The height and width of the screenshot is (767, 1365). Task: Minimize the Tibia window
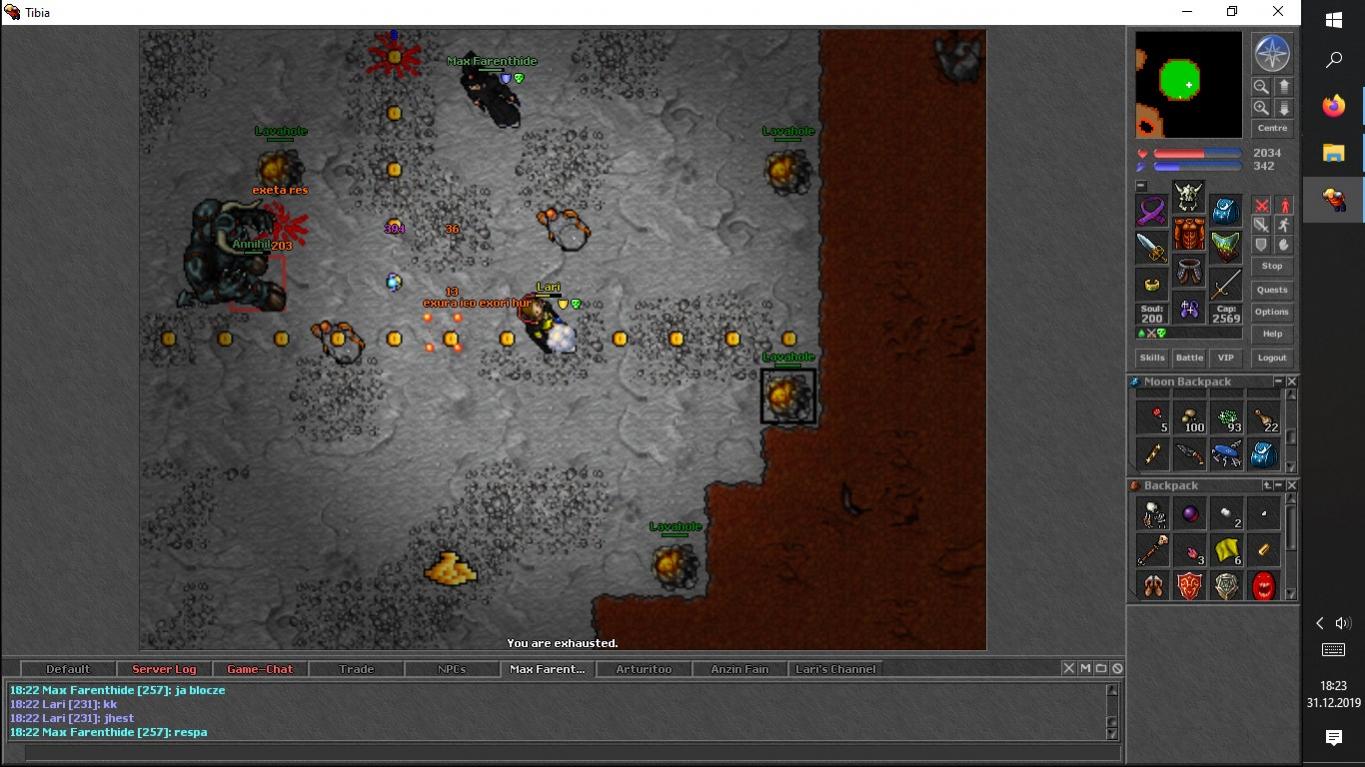tap(1187, 12)
